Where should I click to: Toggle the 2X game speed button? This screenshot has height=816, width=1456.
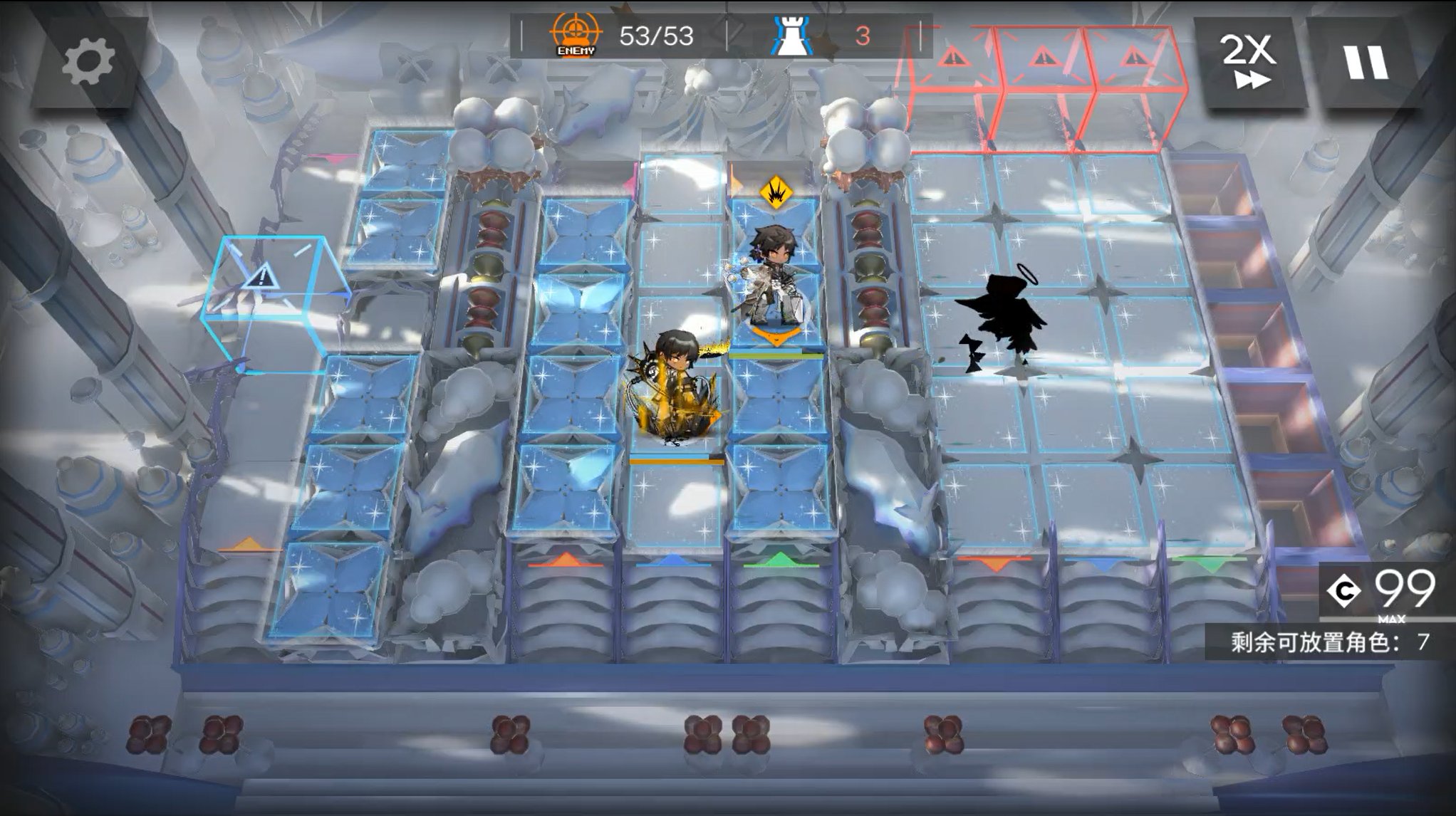coord(1249,63)
